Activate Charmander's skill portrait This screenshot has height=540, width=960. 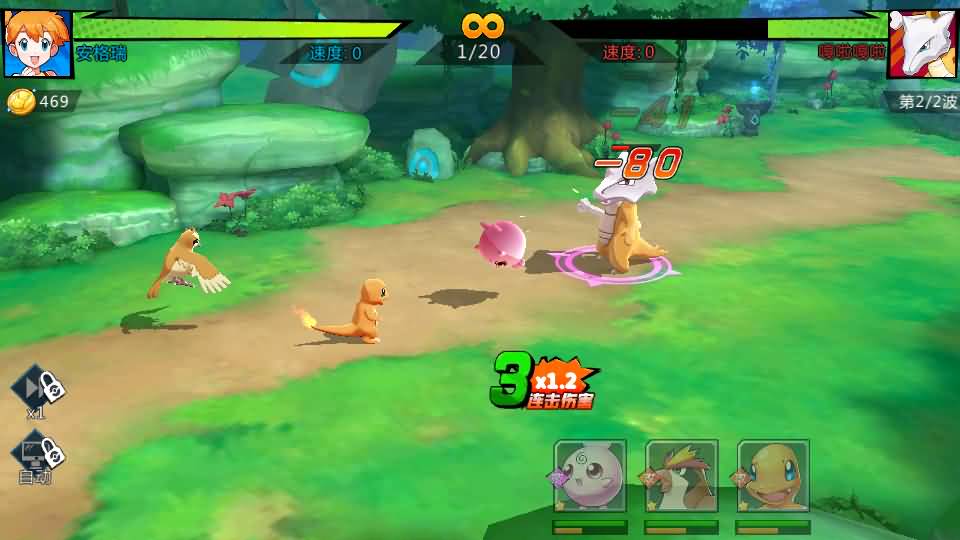click(773, 476)
